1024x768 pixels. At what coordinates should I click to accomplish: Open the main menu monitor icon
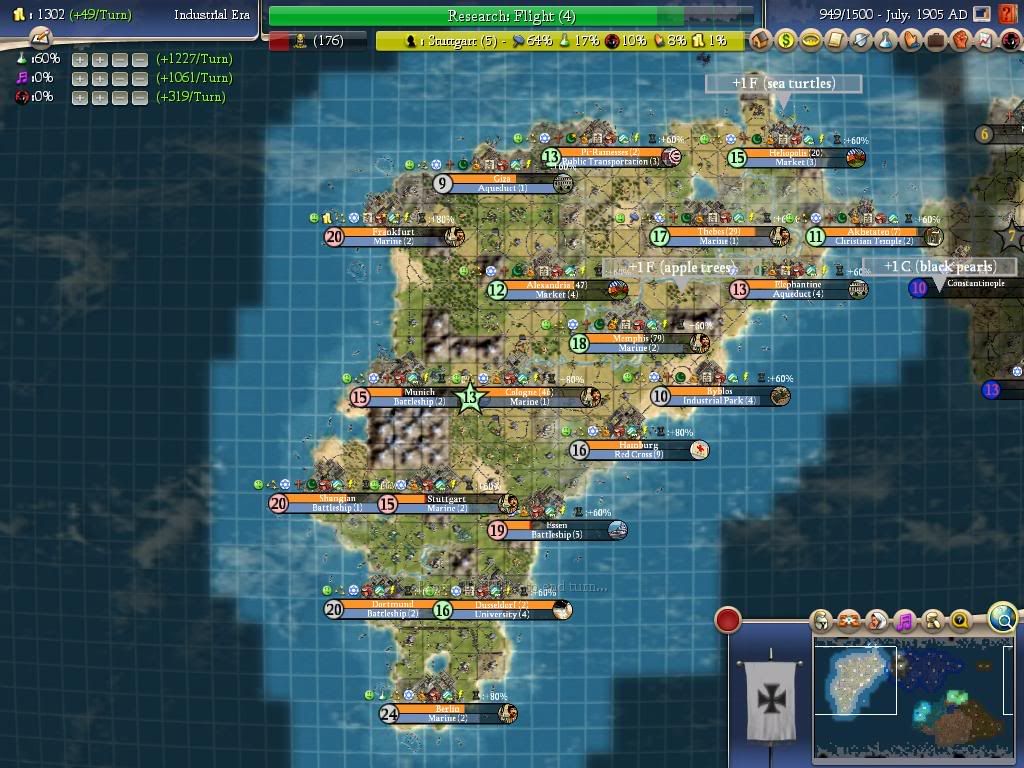pos(984,15)
